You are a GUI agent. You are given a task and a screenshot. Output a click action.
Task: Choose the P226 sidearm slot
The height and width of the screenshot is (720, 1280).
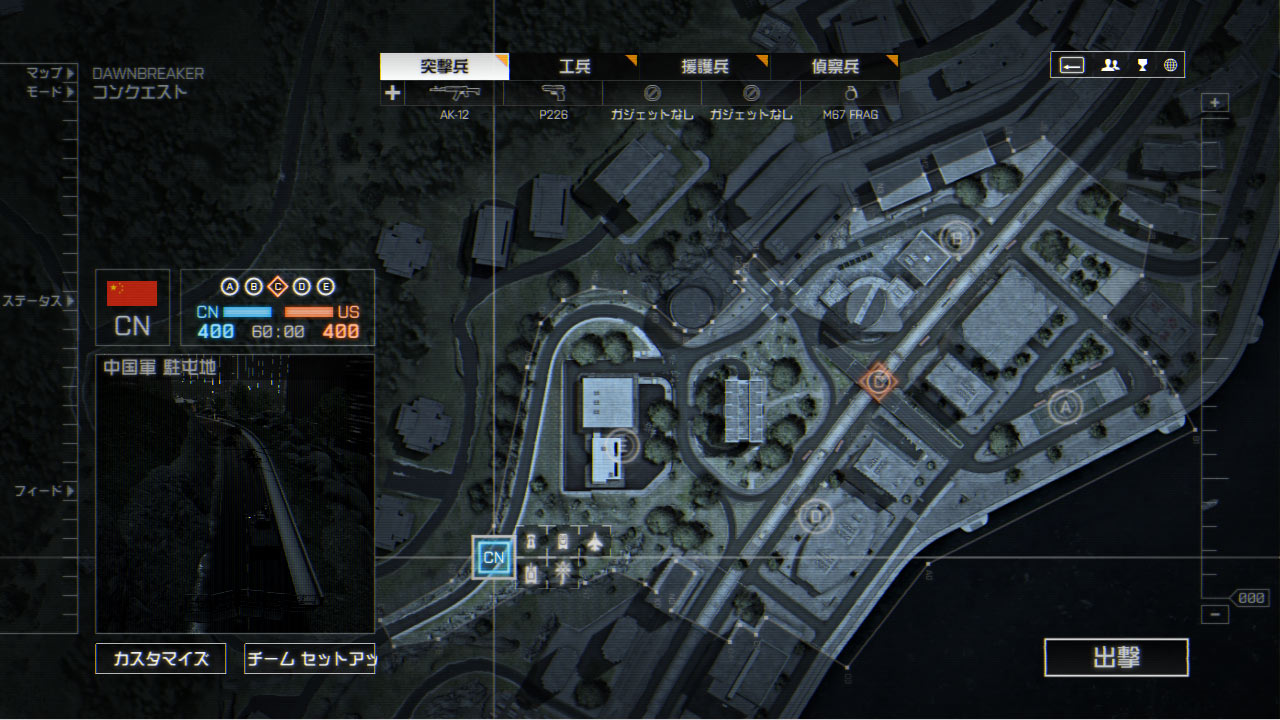(x=553, y=99)
